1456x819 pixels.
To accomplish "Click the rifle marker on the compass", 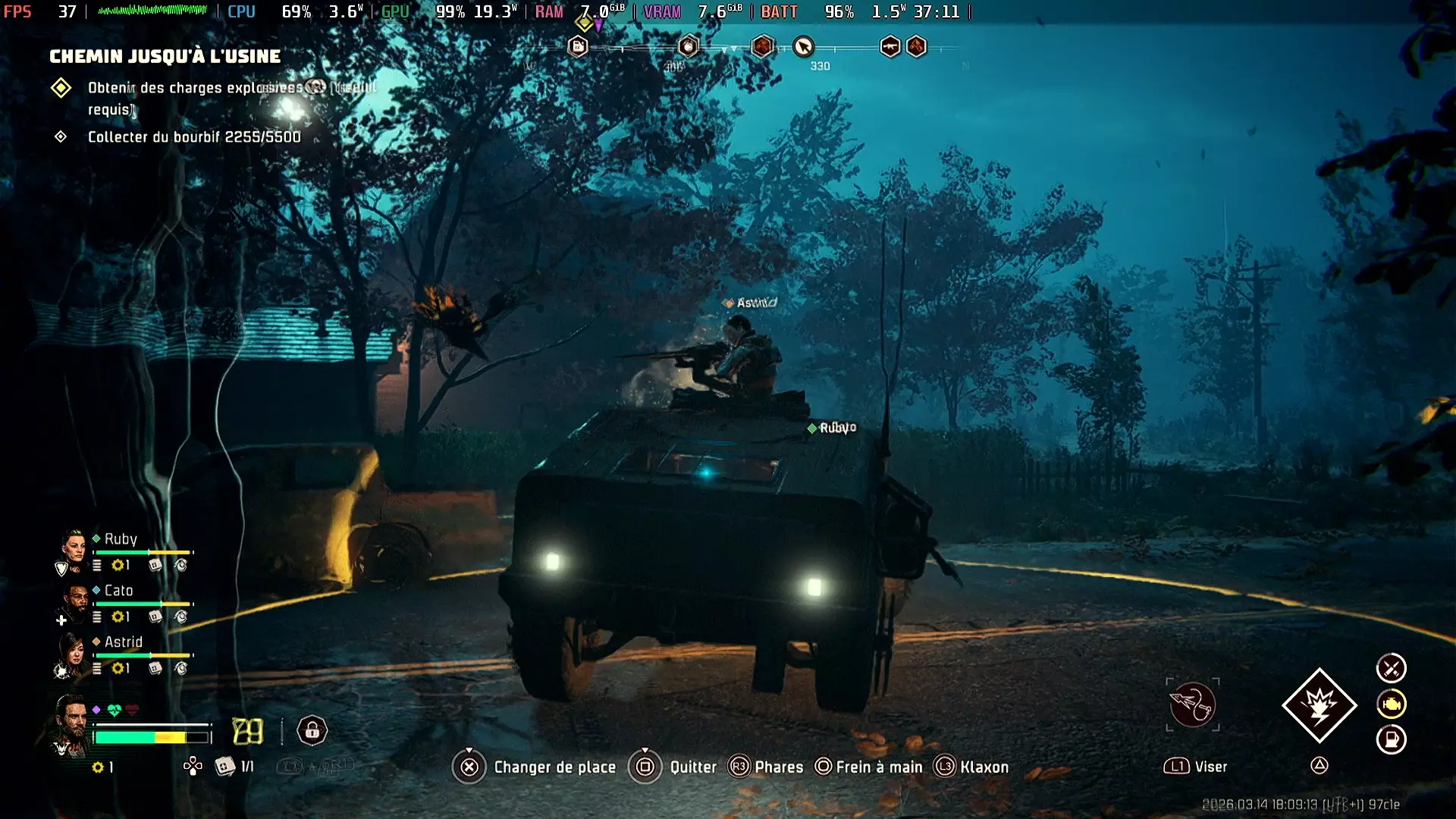I will pos(890,47).
